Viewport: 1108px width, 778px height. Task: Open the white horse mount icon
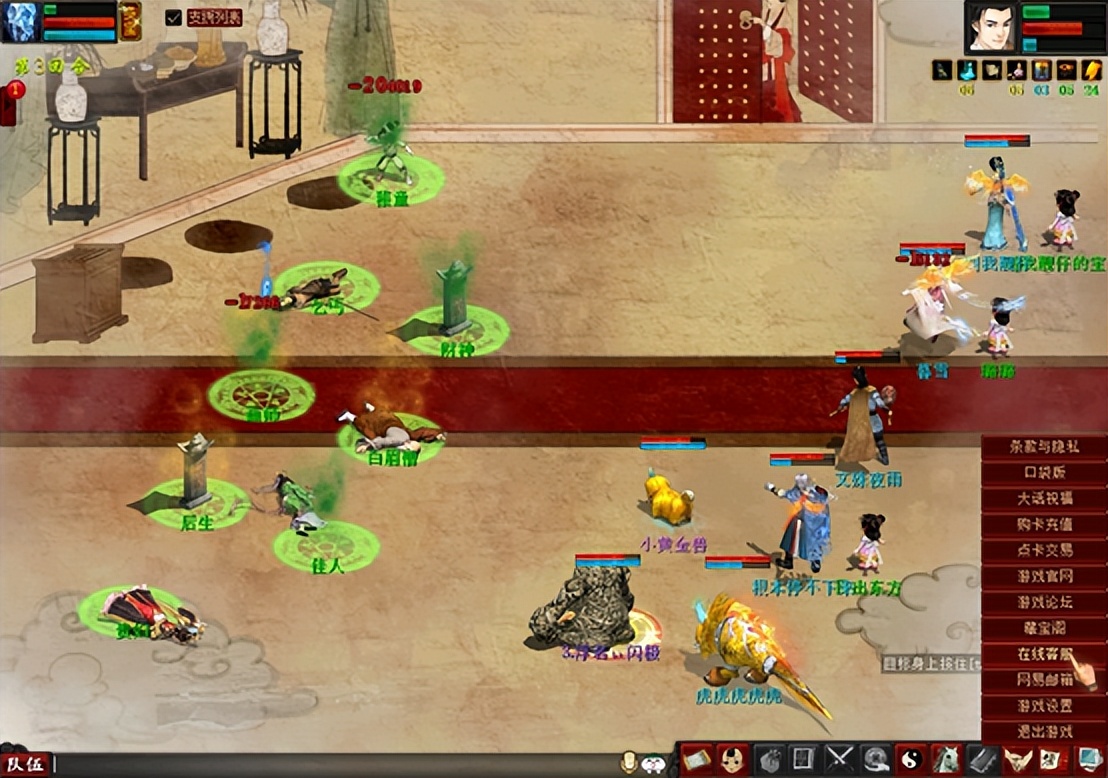pyautogui.click(x=945, y=759)
